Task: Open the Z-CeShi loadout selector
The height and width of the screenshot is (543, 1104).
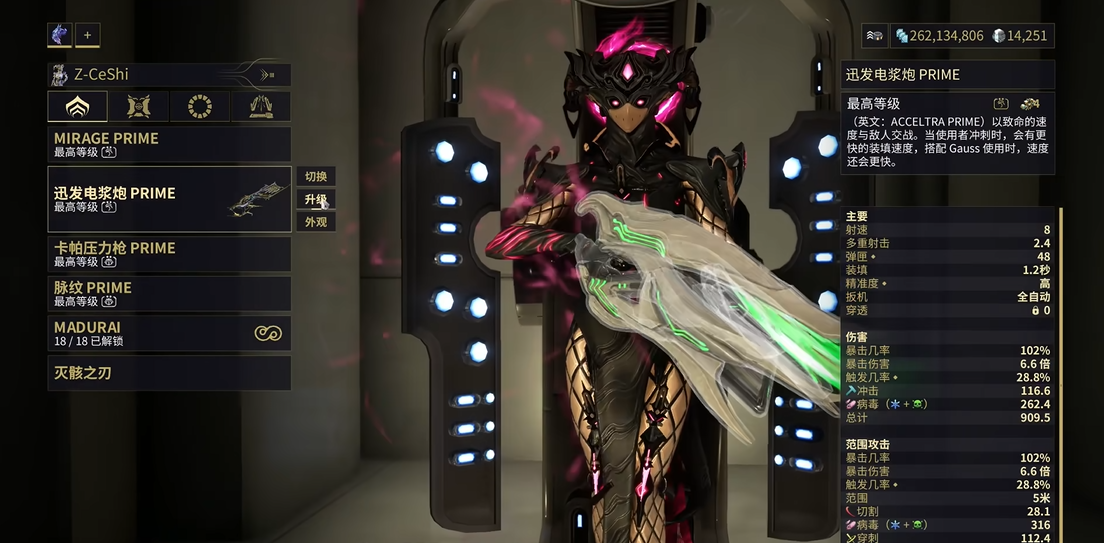Action: [169, 74]
